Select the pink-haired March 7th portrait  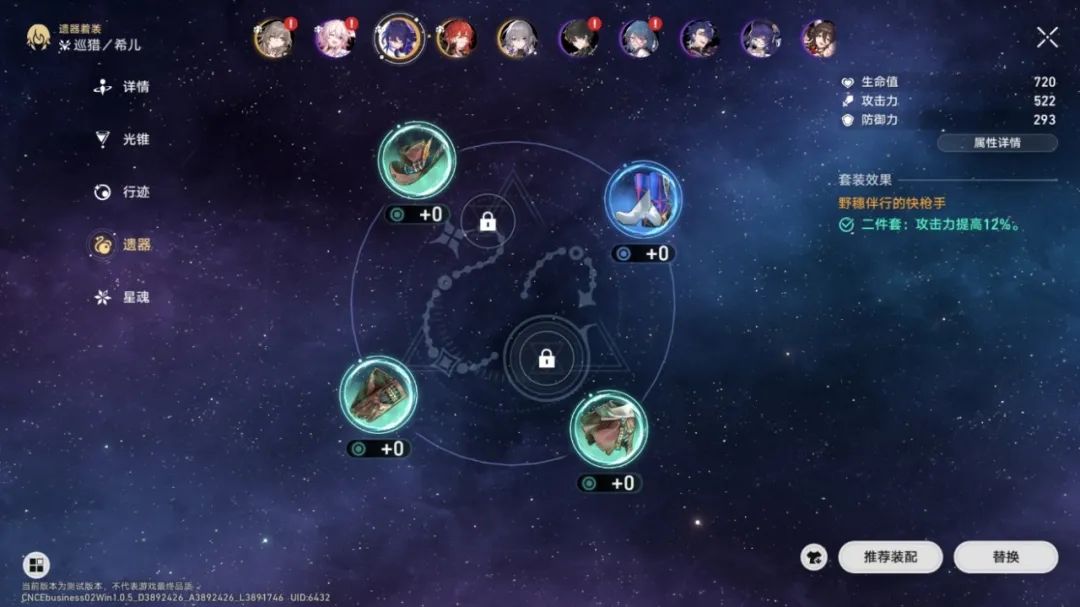point(335,38)
